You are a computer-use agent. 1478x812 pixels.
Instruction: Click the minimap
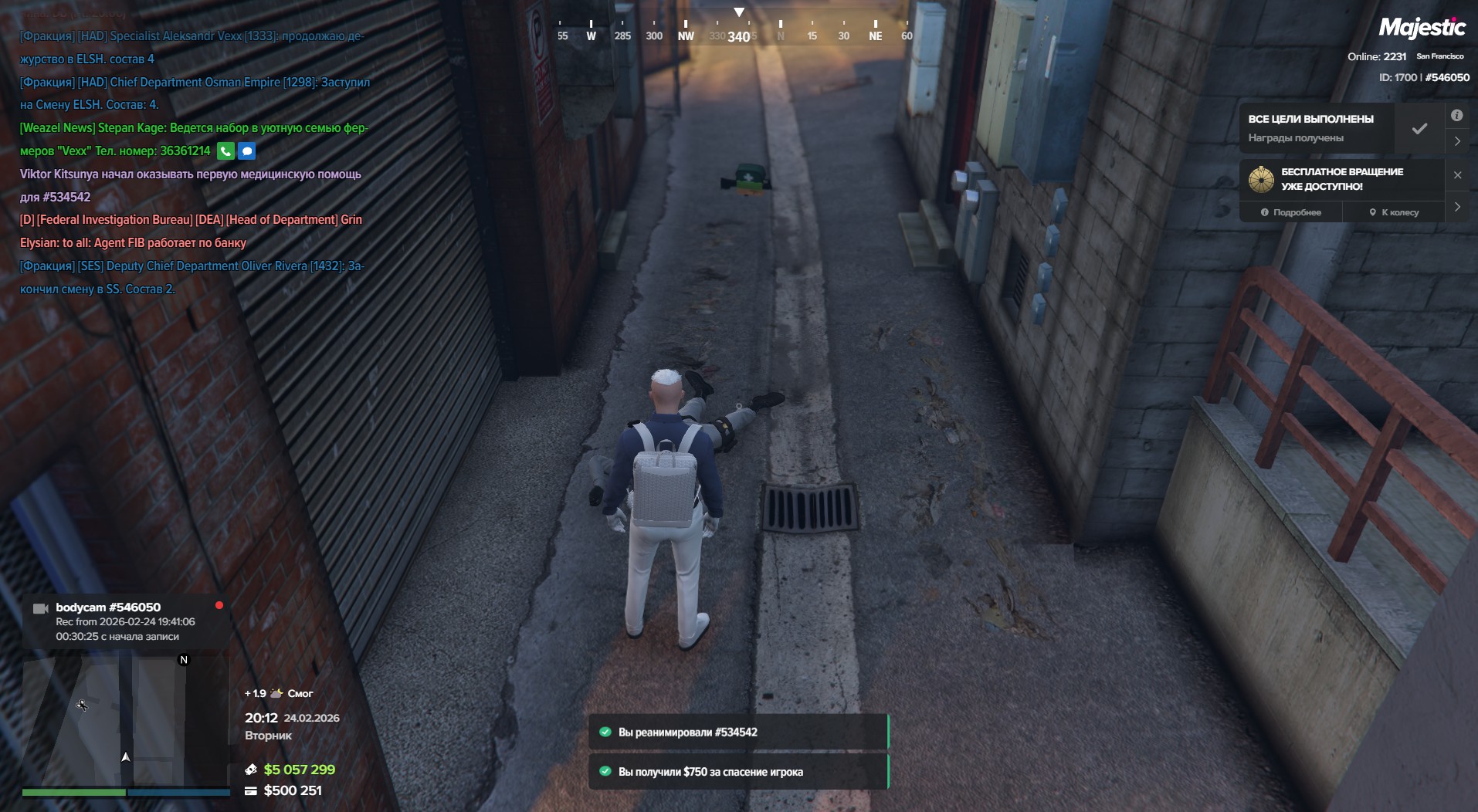pos(125,718)
